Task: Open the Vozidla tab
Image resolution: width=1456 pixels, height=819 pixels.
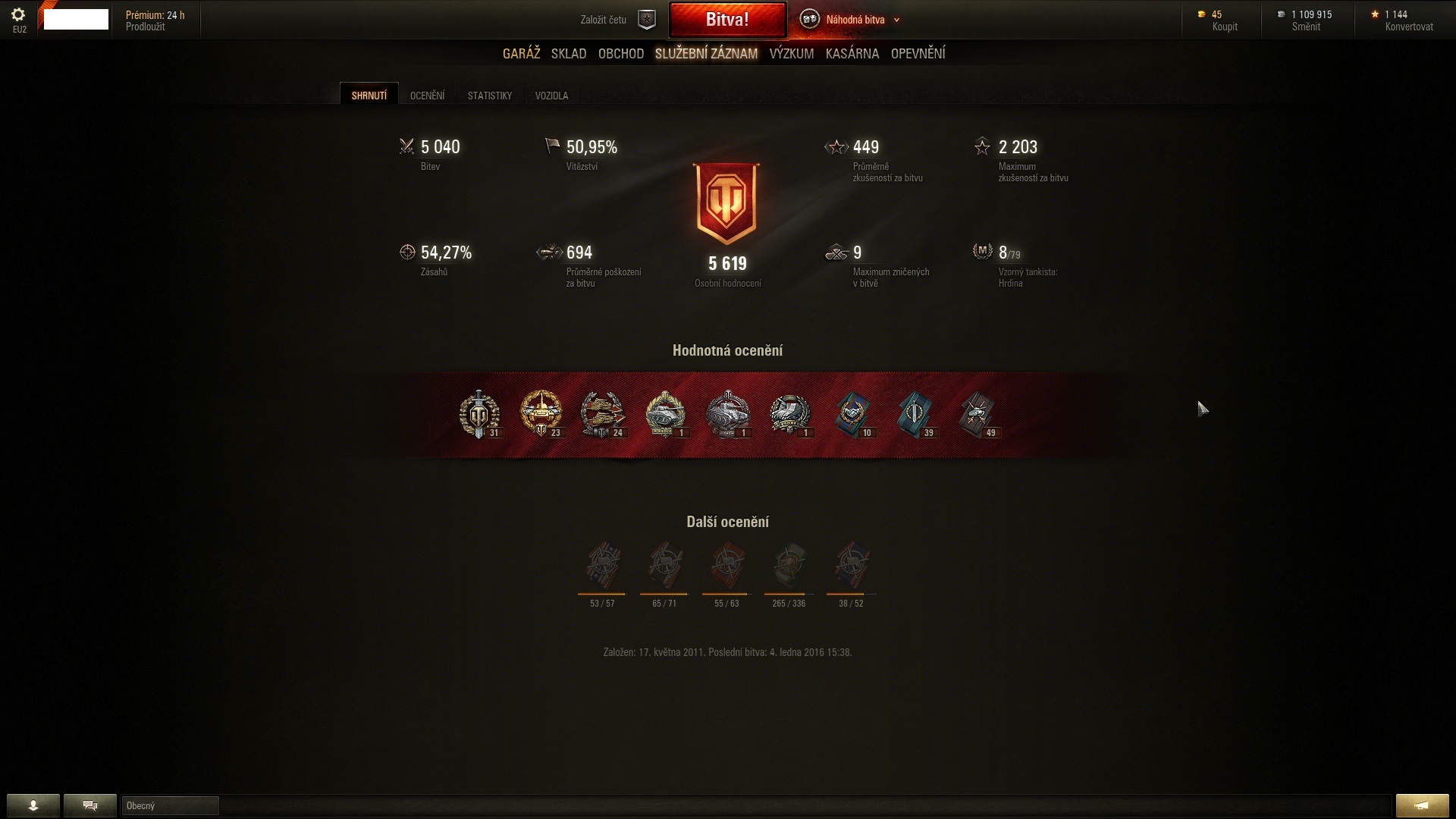Action: (551, 96)
